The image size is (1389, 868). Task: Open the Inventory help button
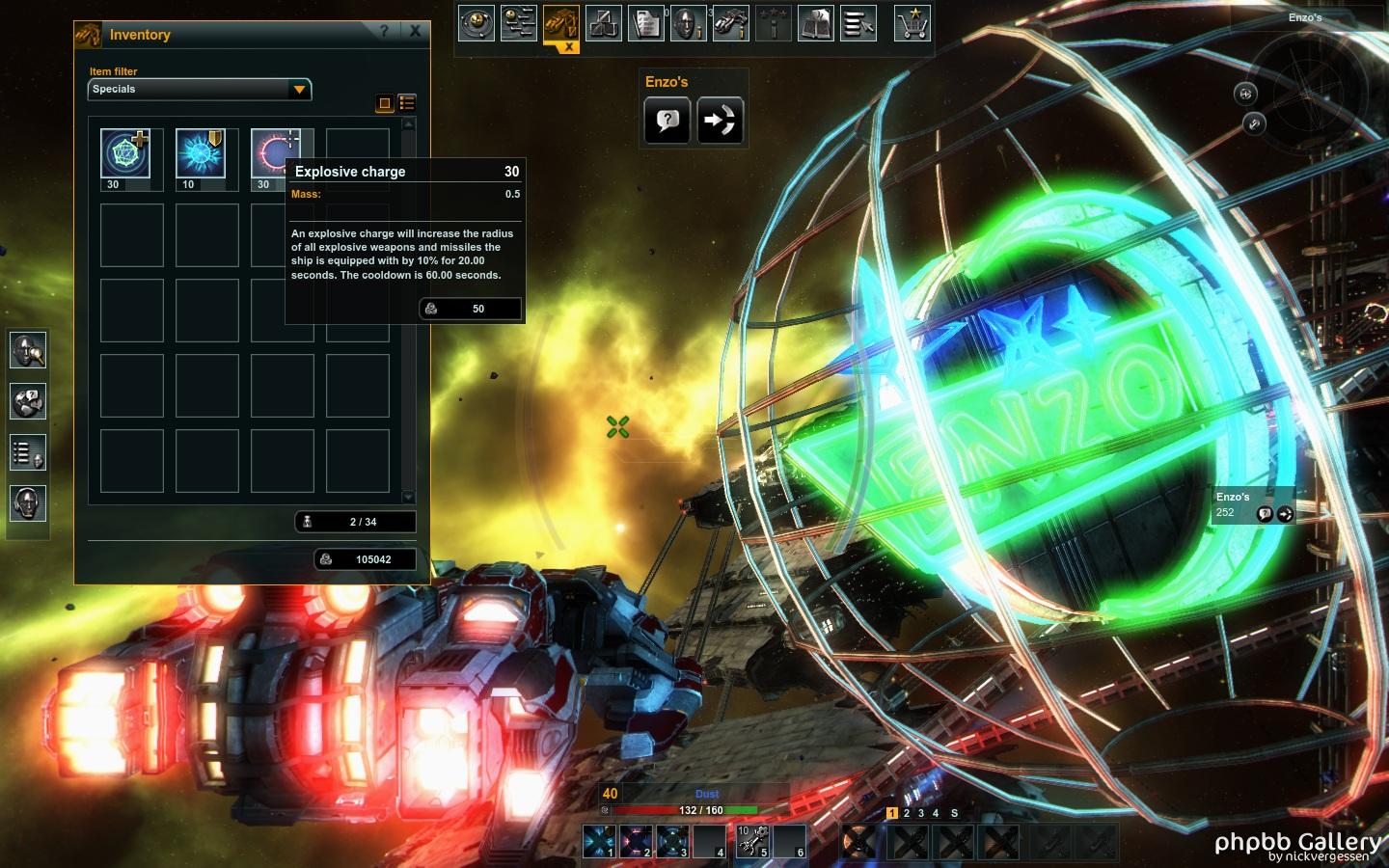pos(384,32)
